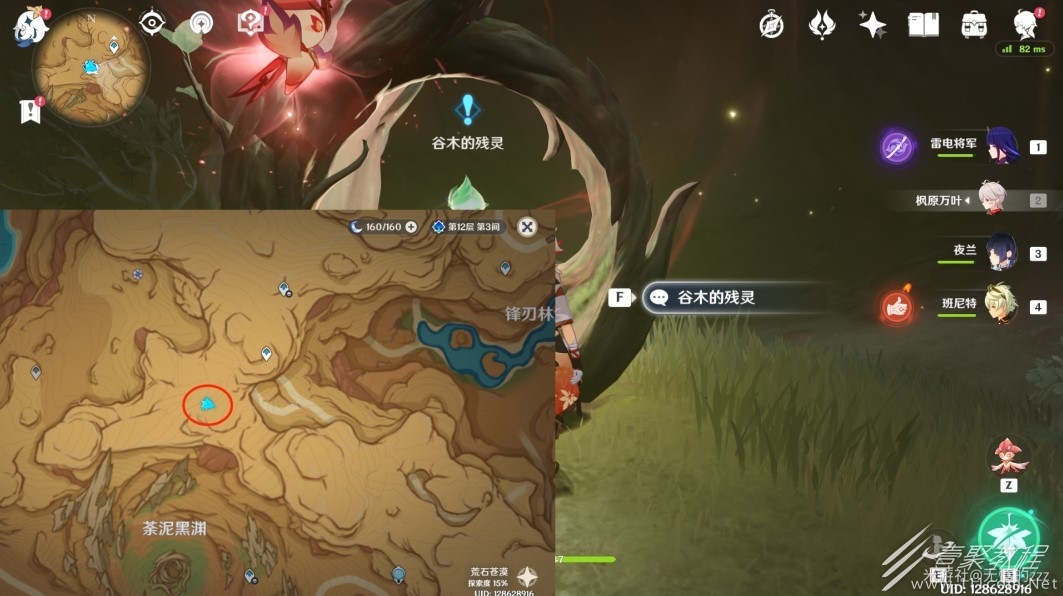Switch to party member 雷电将军
The image size is (1063, 596).
click(x=1001, y=147)
